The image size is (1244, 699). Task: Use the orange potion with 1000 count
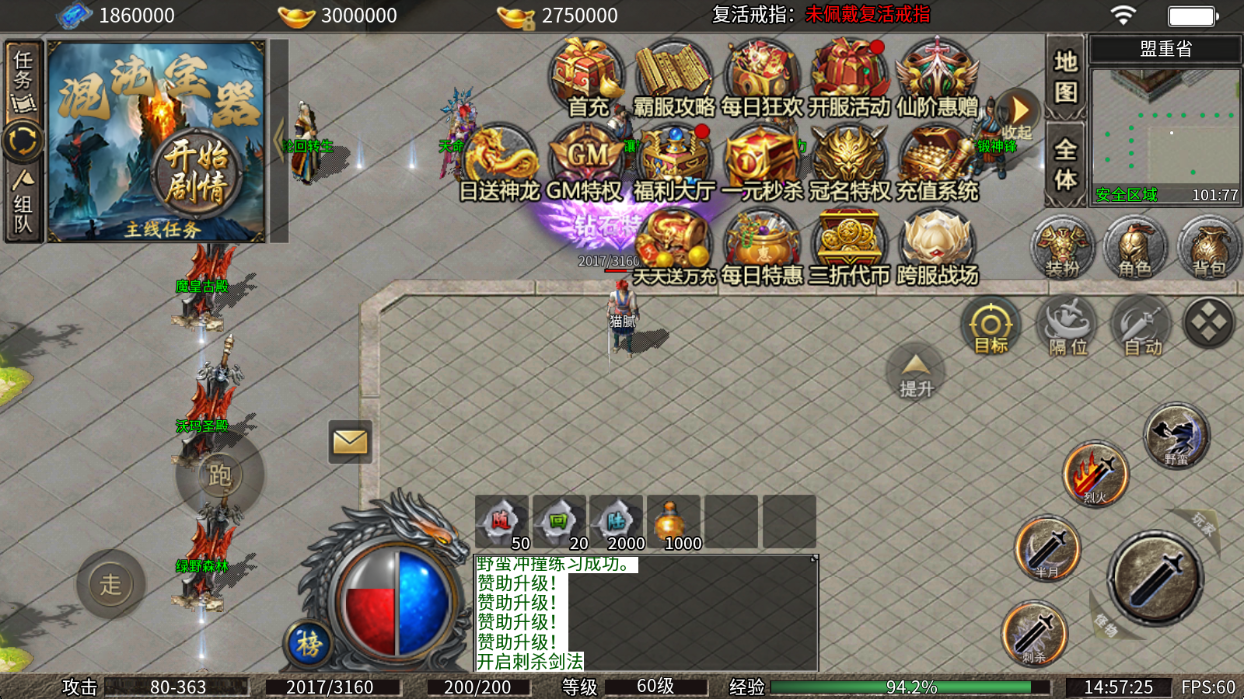pos(673,522)
